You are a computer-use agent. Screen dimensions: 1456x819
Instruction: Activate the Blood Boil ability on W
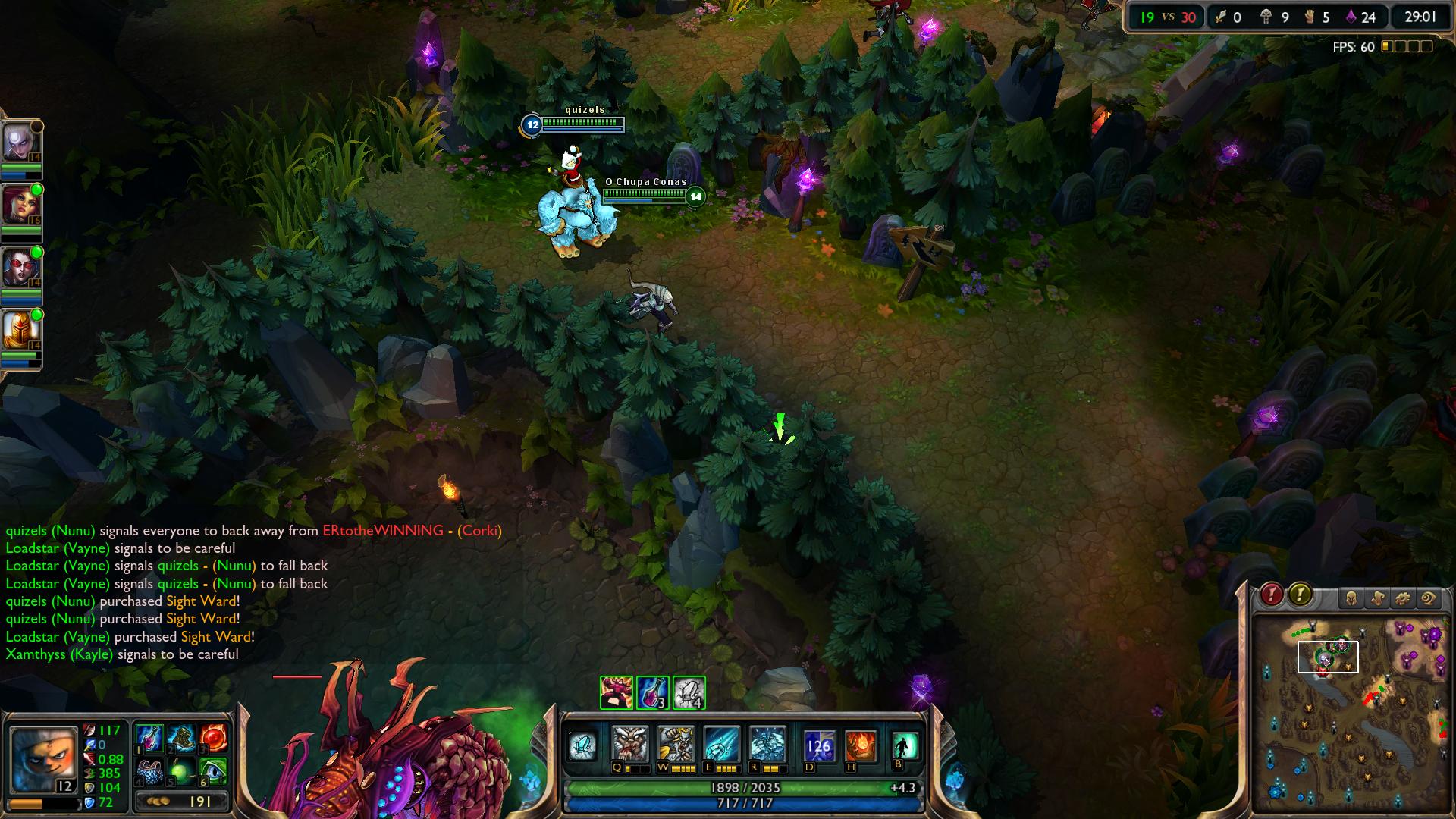coord(676,745)
